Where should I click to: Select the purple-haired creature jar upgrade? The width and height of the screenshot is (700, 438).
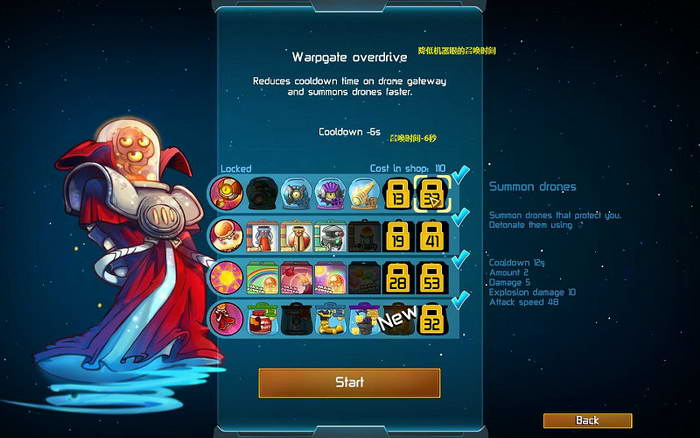(329, 192)
